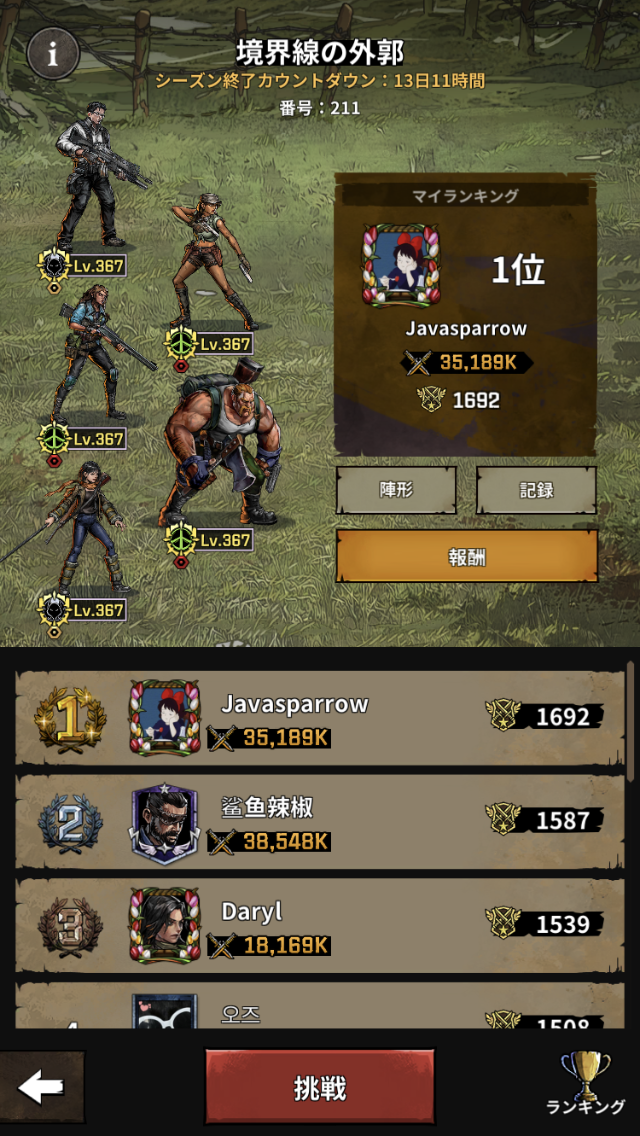Select Daryl's third-place ranking row
The height and width of the screenshot is (1136, 640).
[x=320, y=926]
